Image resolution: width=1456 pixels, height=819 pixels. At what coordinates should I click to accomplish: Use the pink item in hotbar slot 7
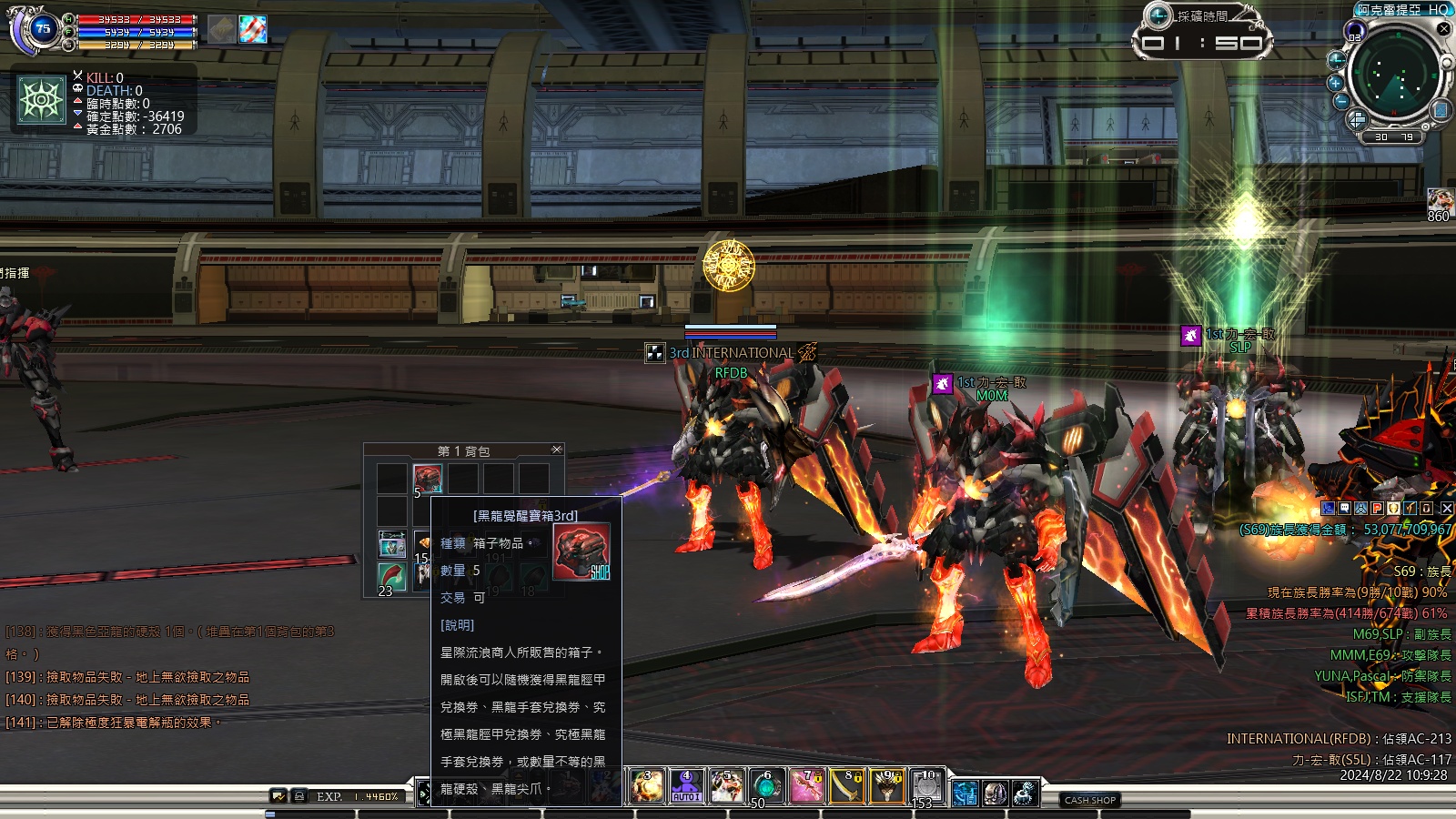(x=806, y=787)
